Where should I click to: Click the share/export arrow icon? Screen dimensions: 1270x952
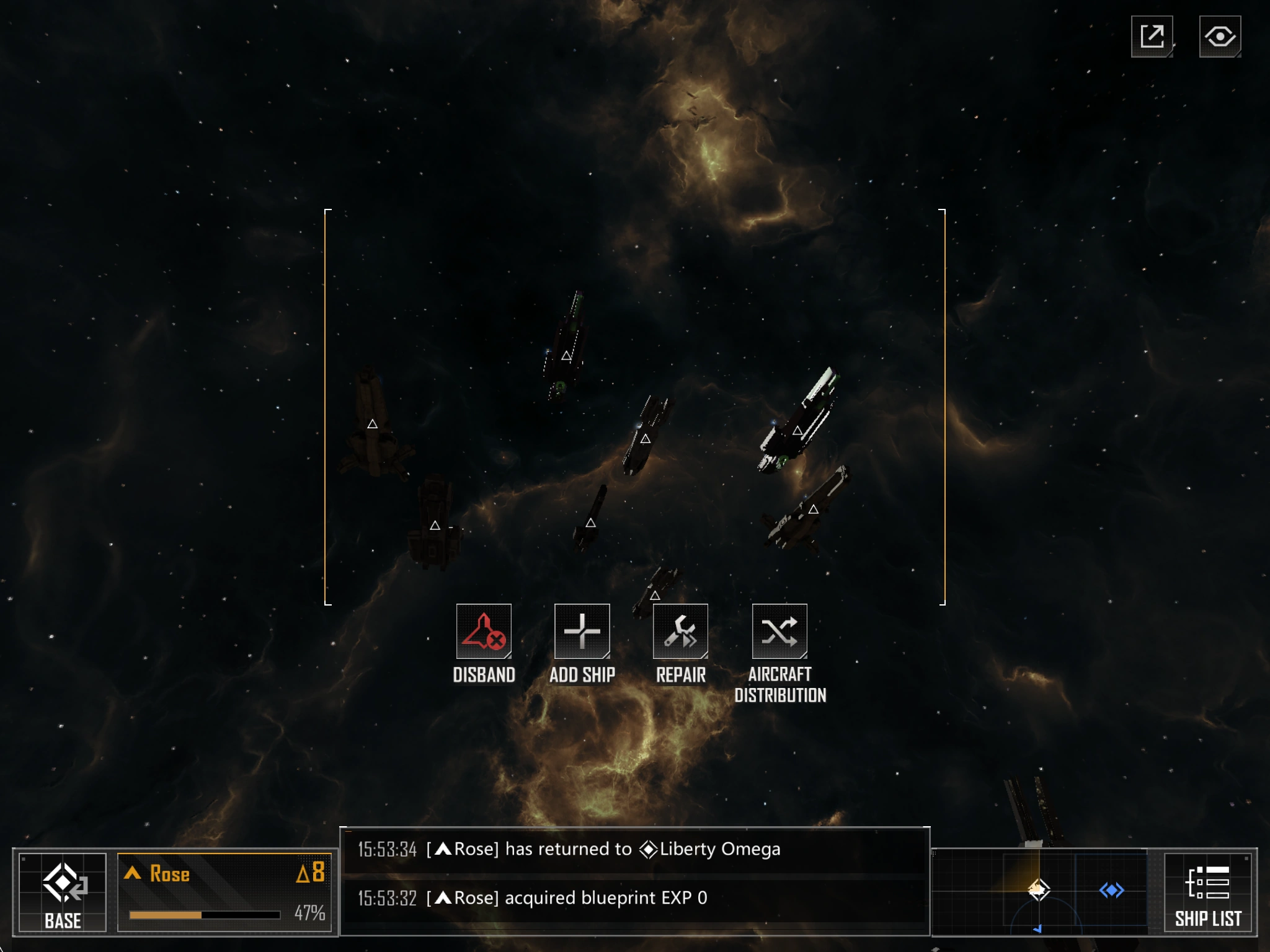coord(1152,37)
